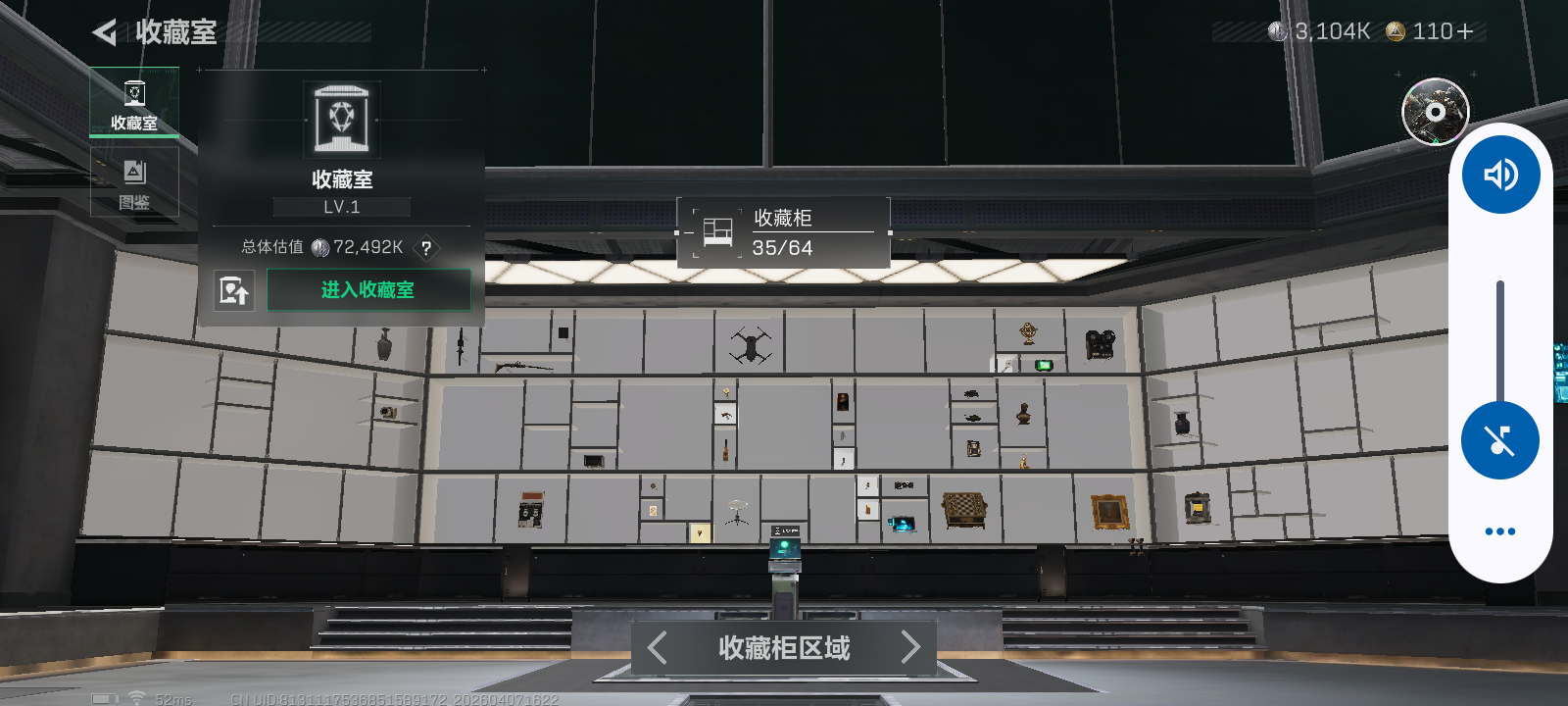The image size is (1568, 706).
Task: Open the 图鉴 catalog panel
Action: pyautogui.click(x=134, y=181)
